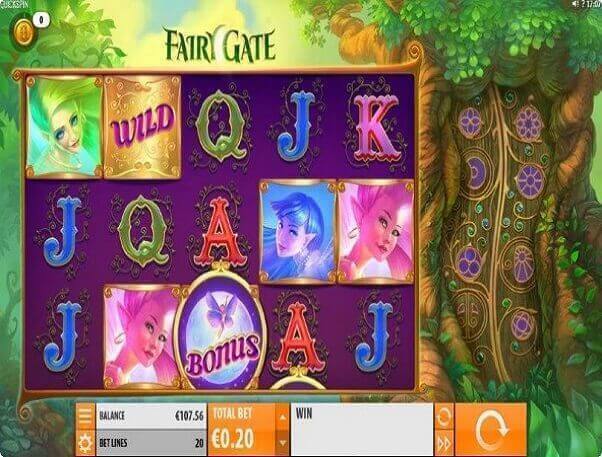Click the gold coin icon at top left

23,33
